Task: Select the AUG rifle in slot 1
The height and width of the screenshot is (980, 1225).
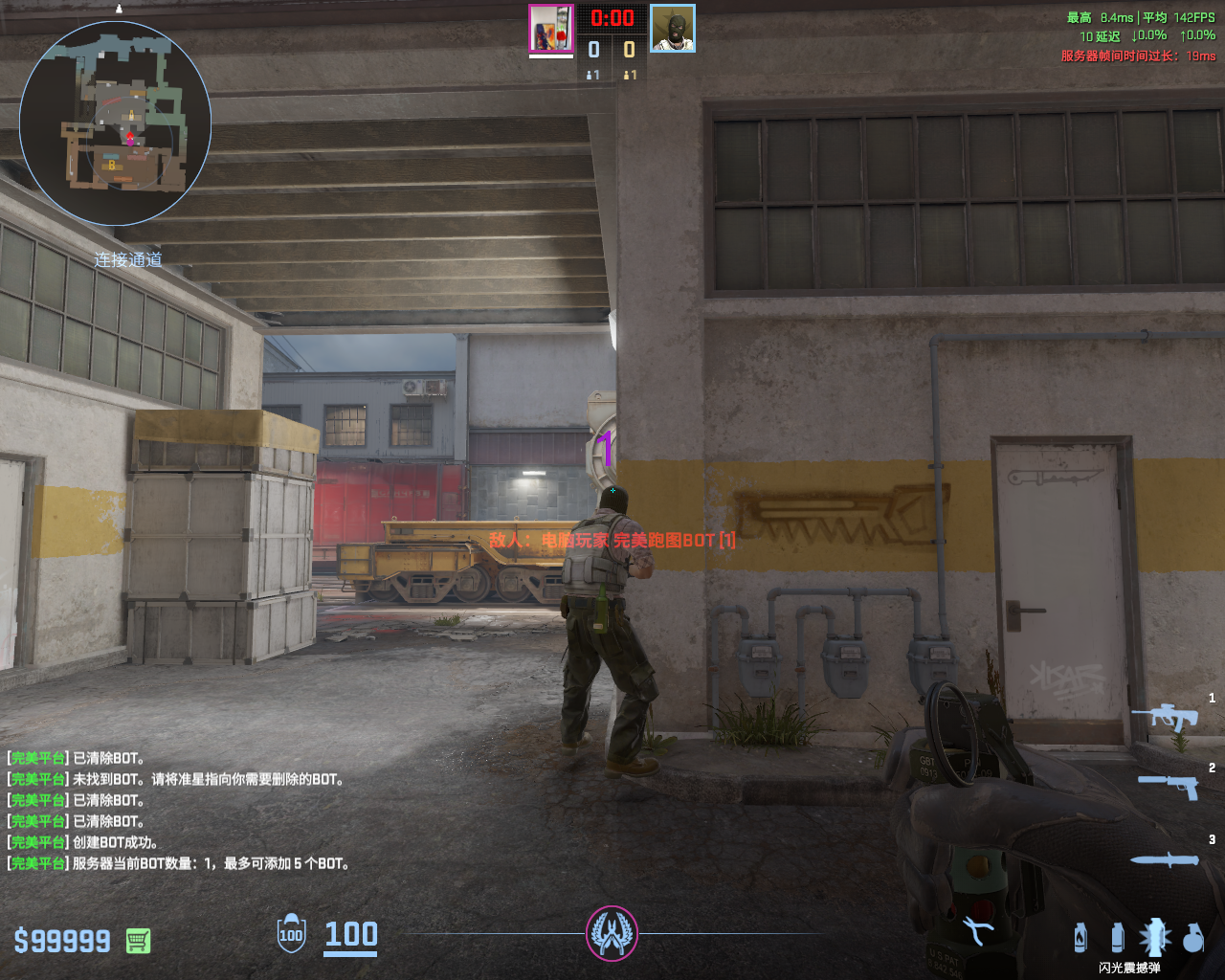Action: (1166, 716)
